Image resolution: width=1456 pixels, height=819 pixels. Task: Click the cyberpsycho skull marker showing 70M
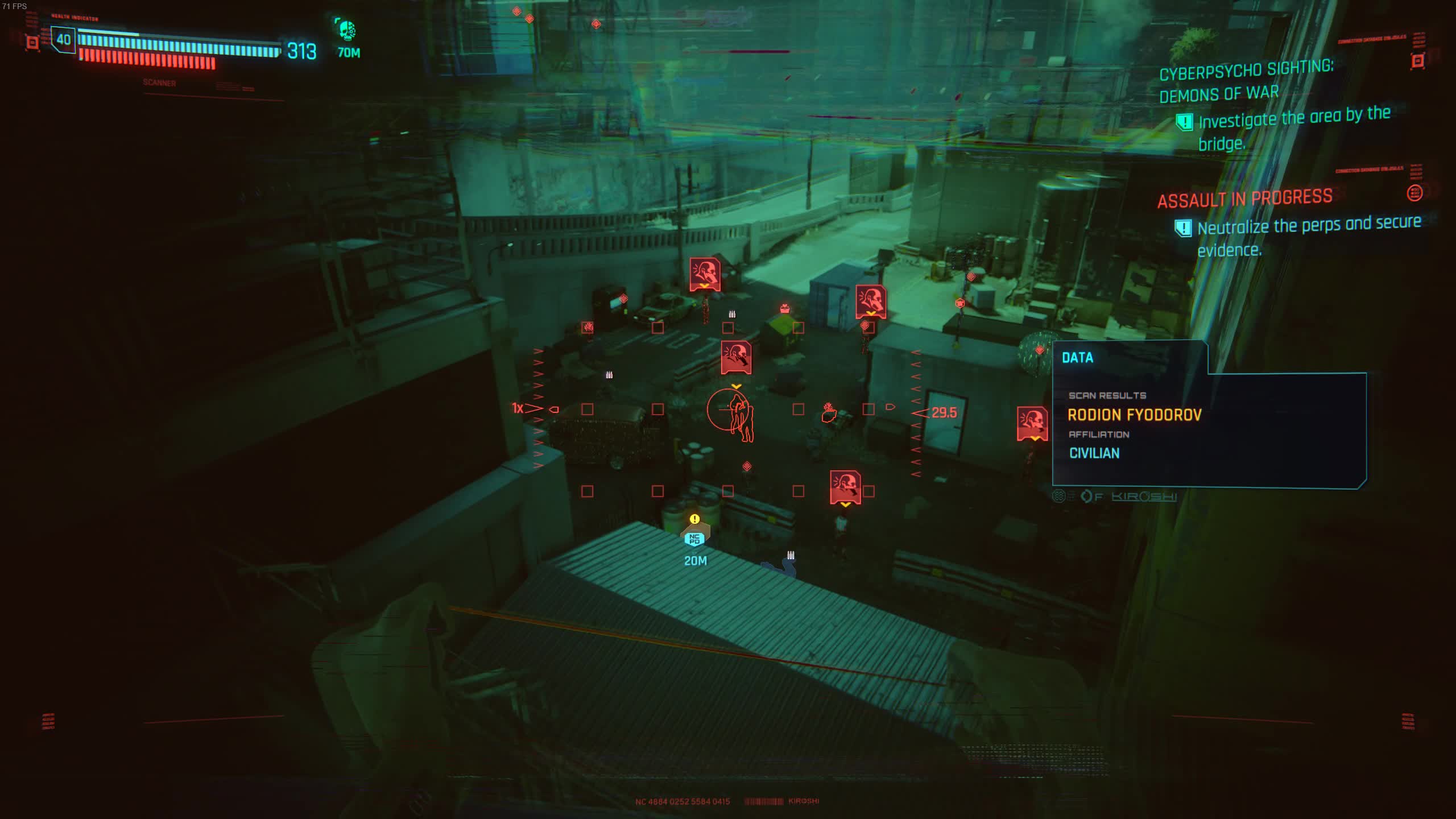click(x=346, y=31)
